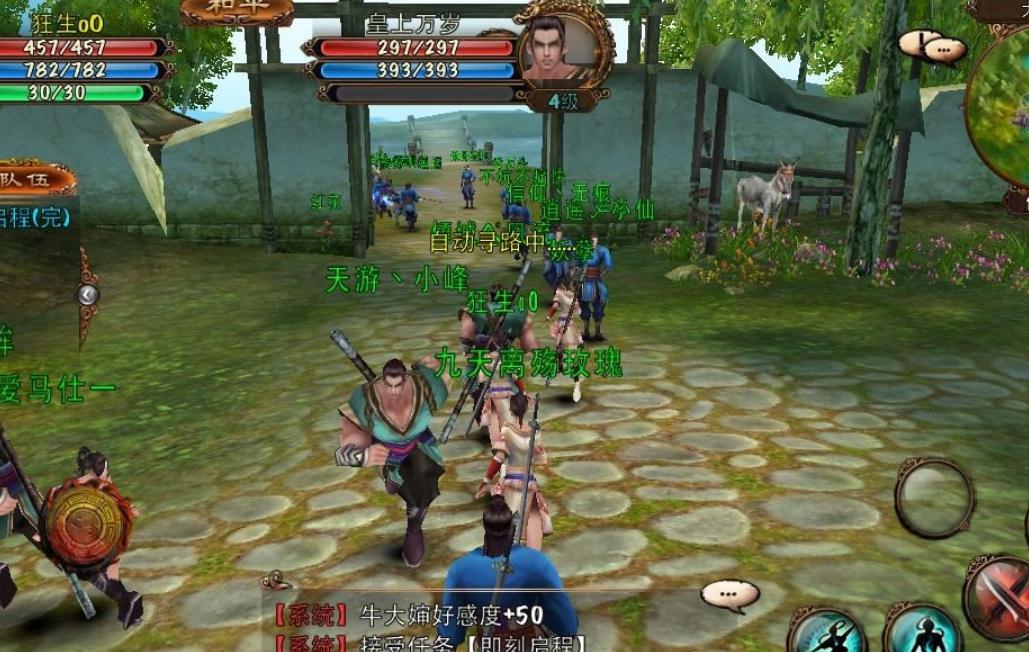Activate the cyan spear-thrust skill

point(826,630)
